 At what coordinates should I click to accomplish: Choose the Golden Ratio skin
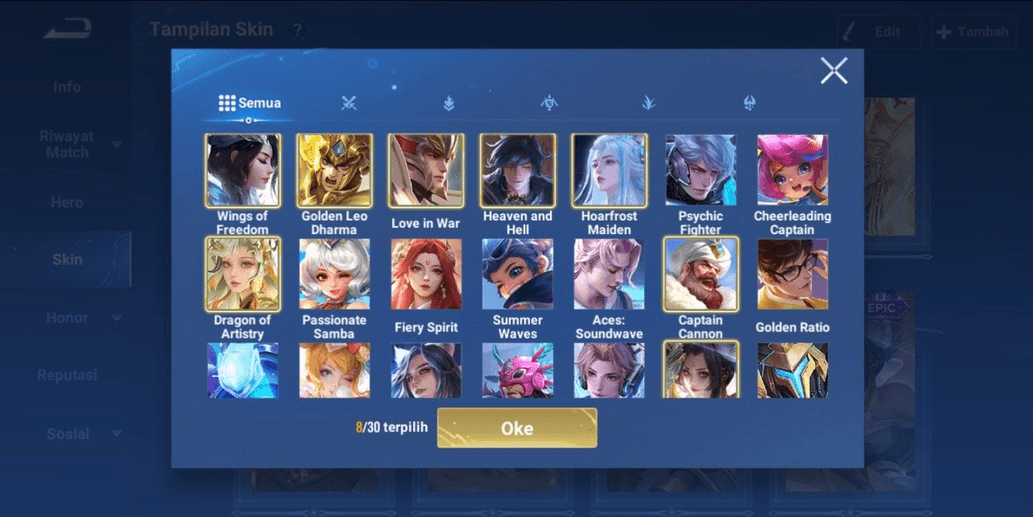point(792,274)
